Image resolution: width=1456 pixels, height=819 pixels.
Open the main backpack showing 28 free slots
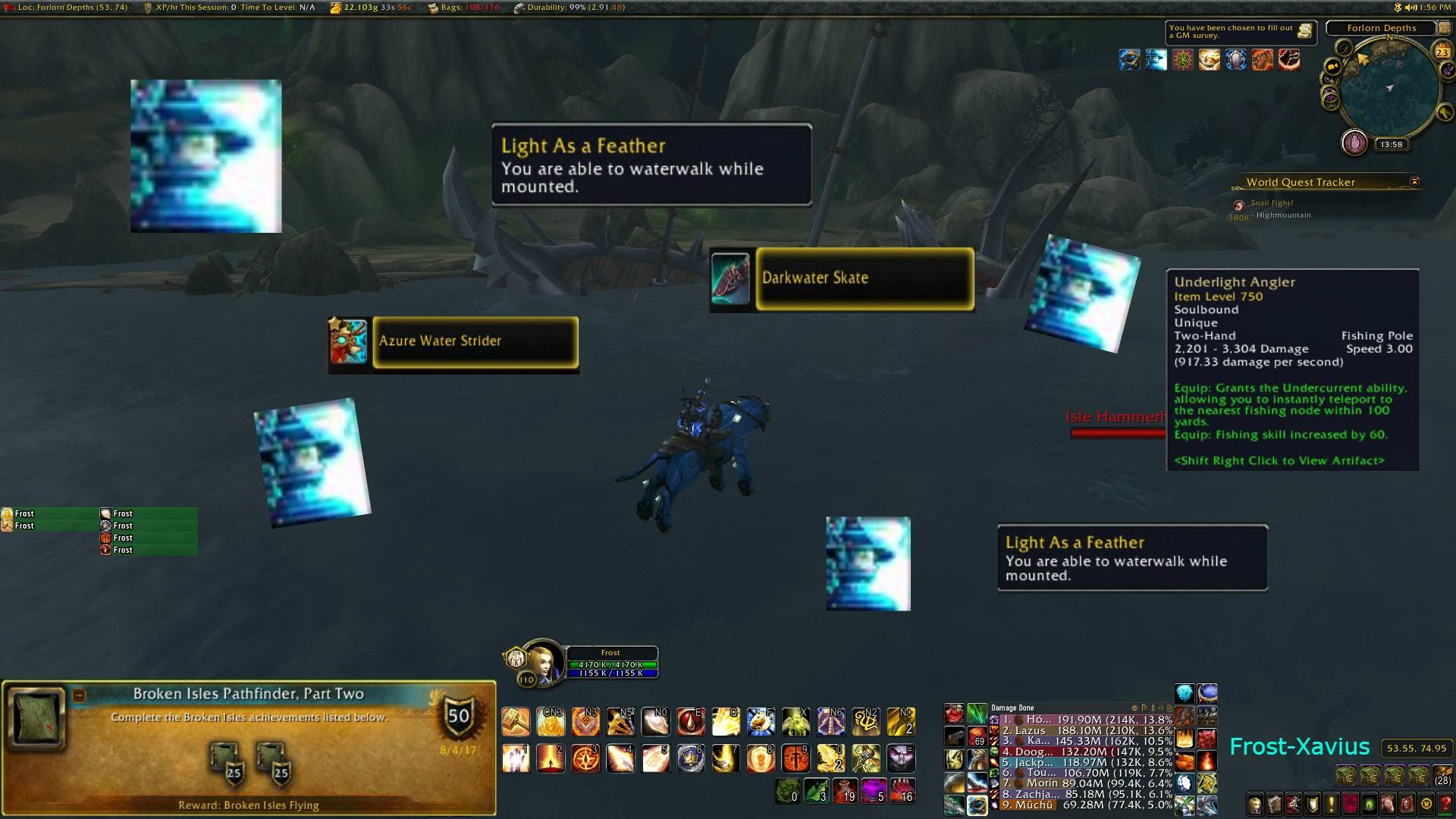1443,776
